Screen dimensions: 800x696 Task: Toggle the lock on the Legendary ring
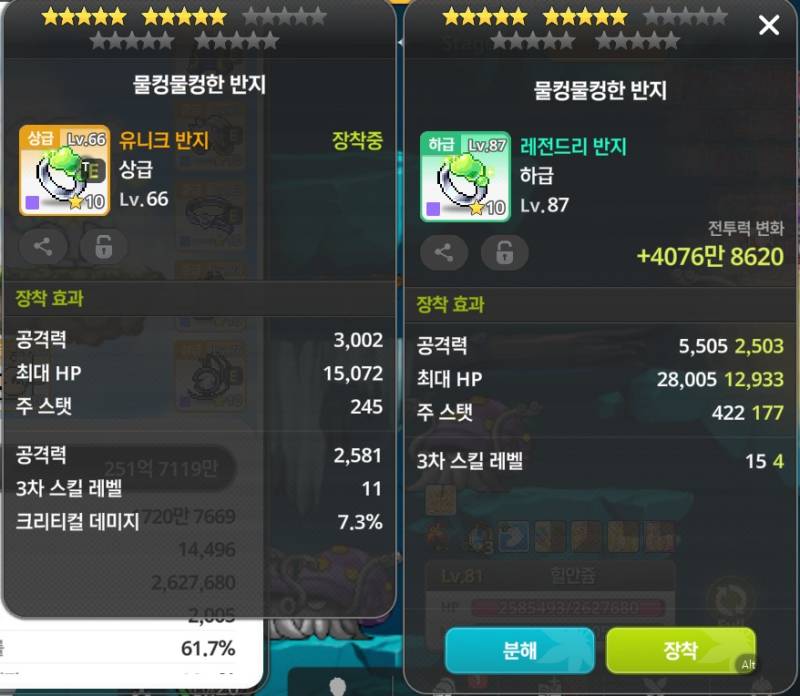[505, 253]
